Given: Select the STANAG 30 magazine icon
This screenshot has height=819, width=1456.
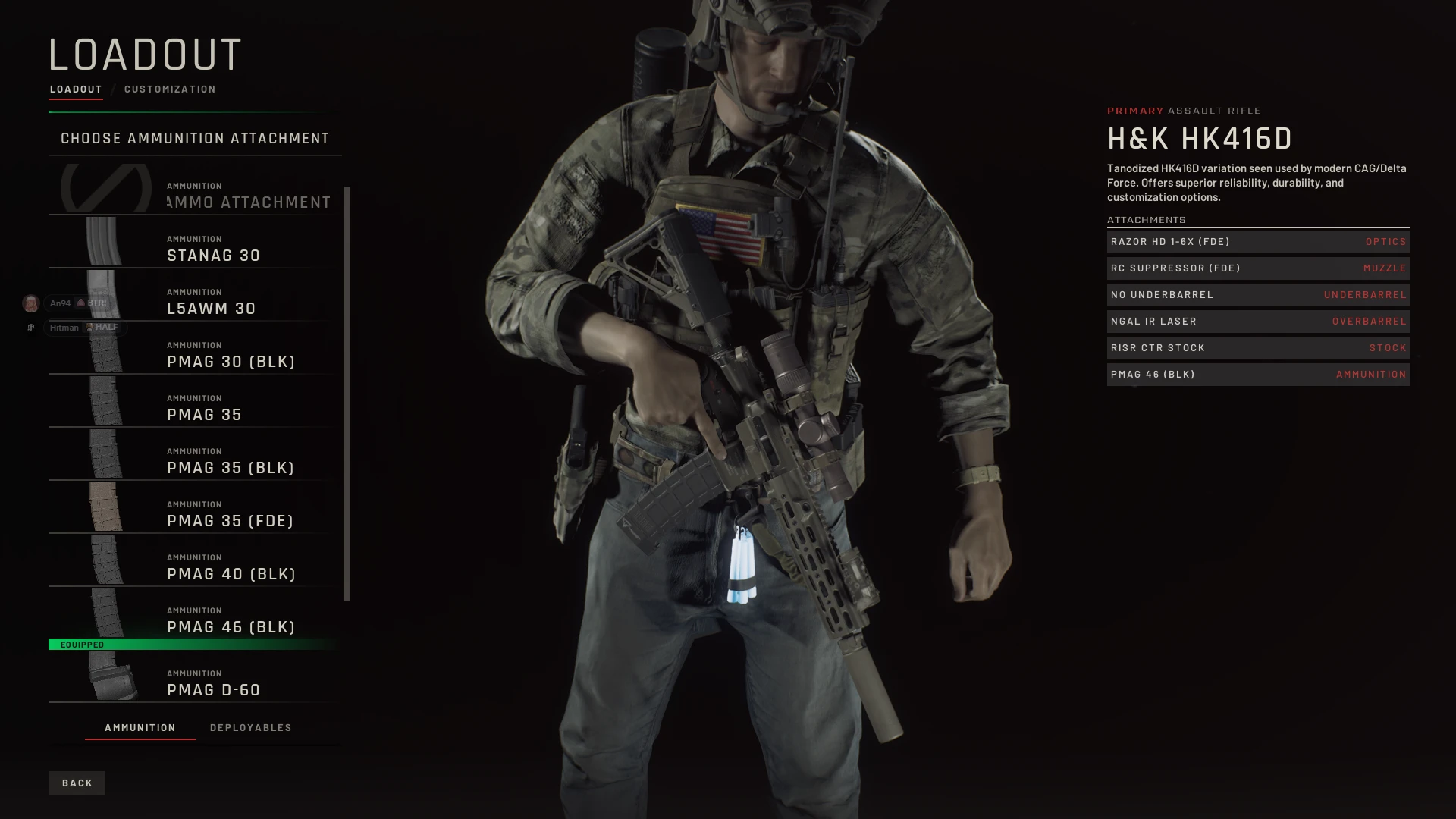Looking at the screenshot, I should pyautogui.click(x=106, y=243).
